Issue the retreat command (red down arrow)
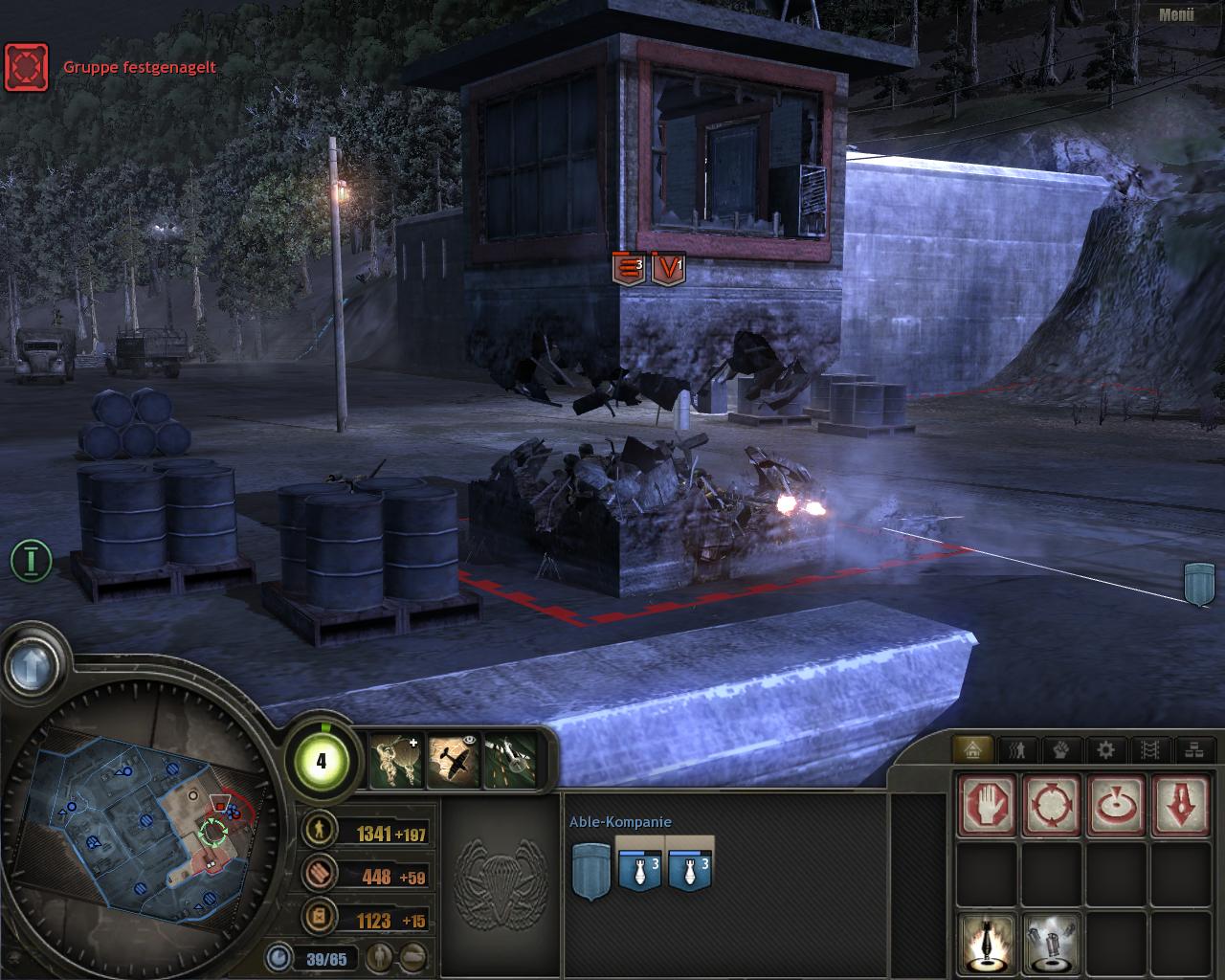Screen dimensions: 1225x980 (x=1180, y=804)
